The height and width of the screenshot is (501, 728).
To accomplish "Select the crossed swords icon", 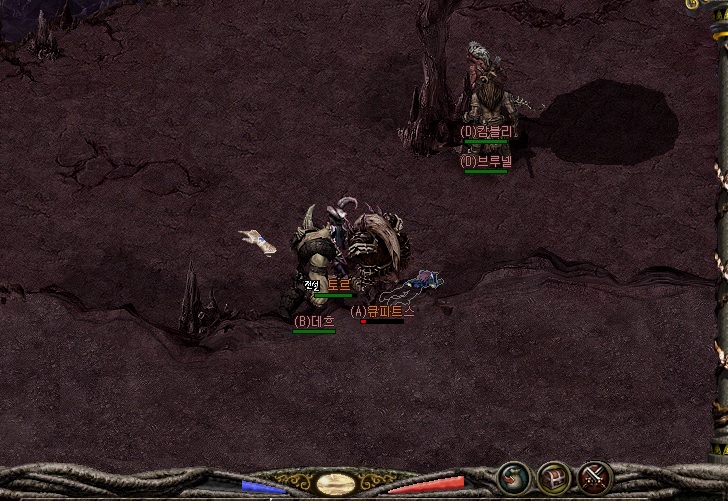I will [x=595, y=478].
